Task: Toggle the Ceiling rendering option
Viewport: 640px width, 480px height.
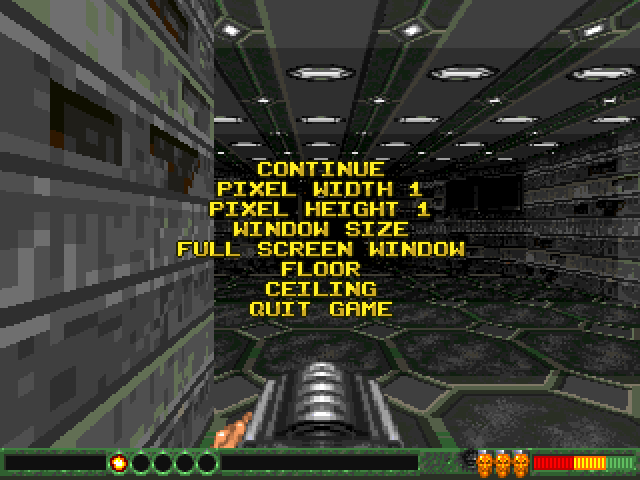Action: (320, 289)
